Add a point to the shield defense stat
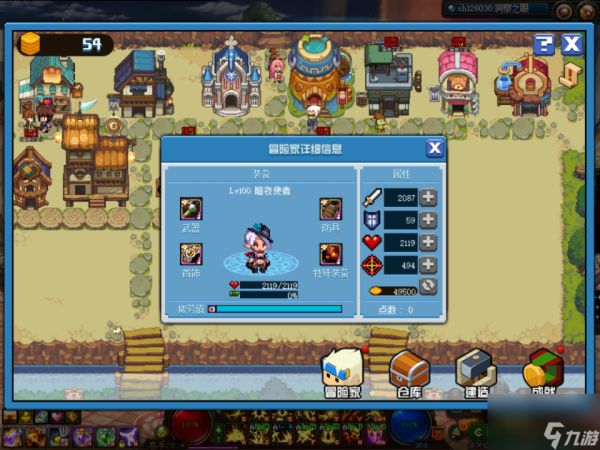Image resolution: width=600 pixels, height=450 pixels. coord(428,220)
